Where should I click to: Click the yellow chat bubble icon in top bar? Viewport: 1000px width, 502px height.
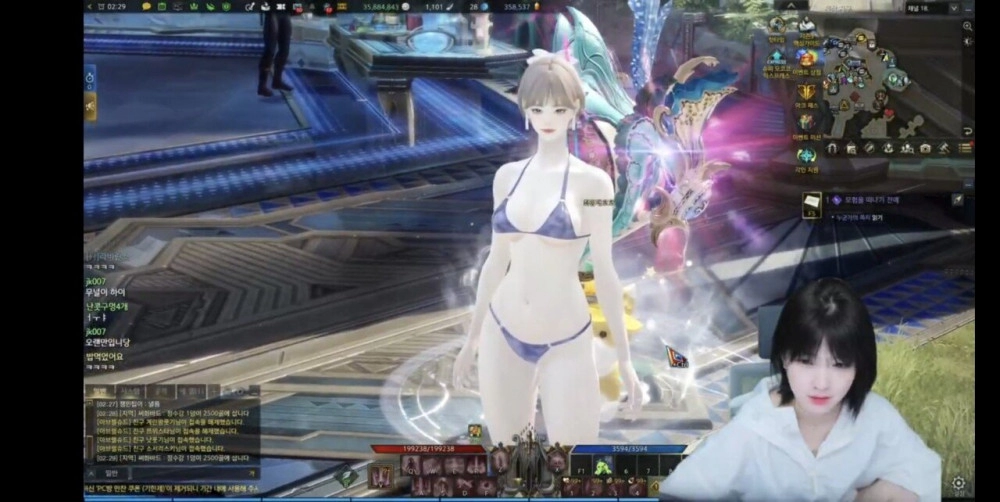(x=147, y=7)
